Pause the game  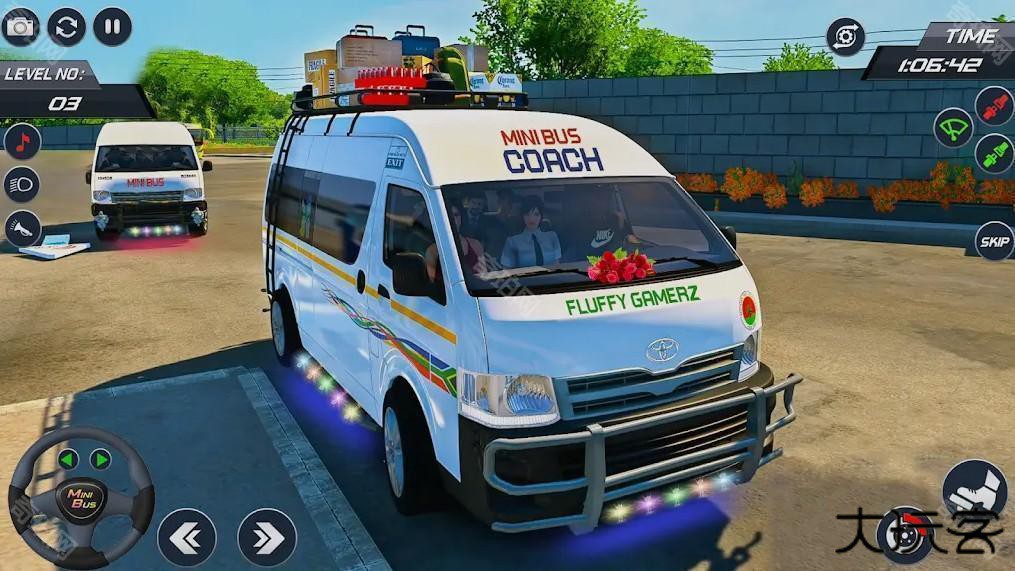113,26
